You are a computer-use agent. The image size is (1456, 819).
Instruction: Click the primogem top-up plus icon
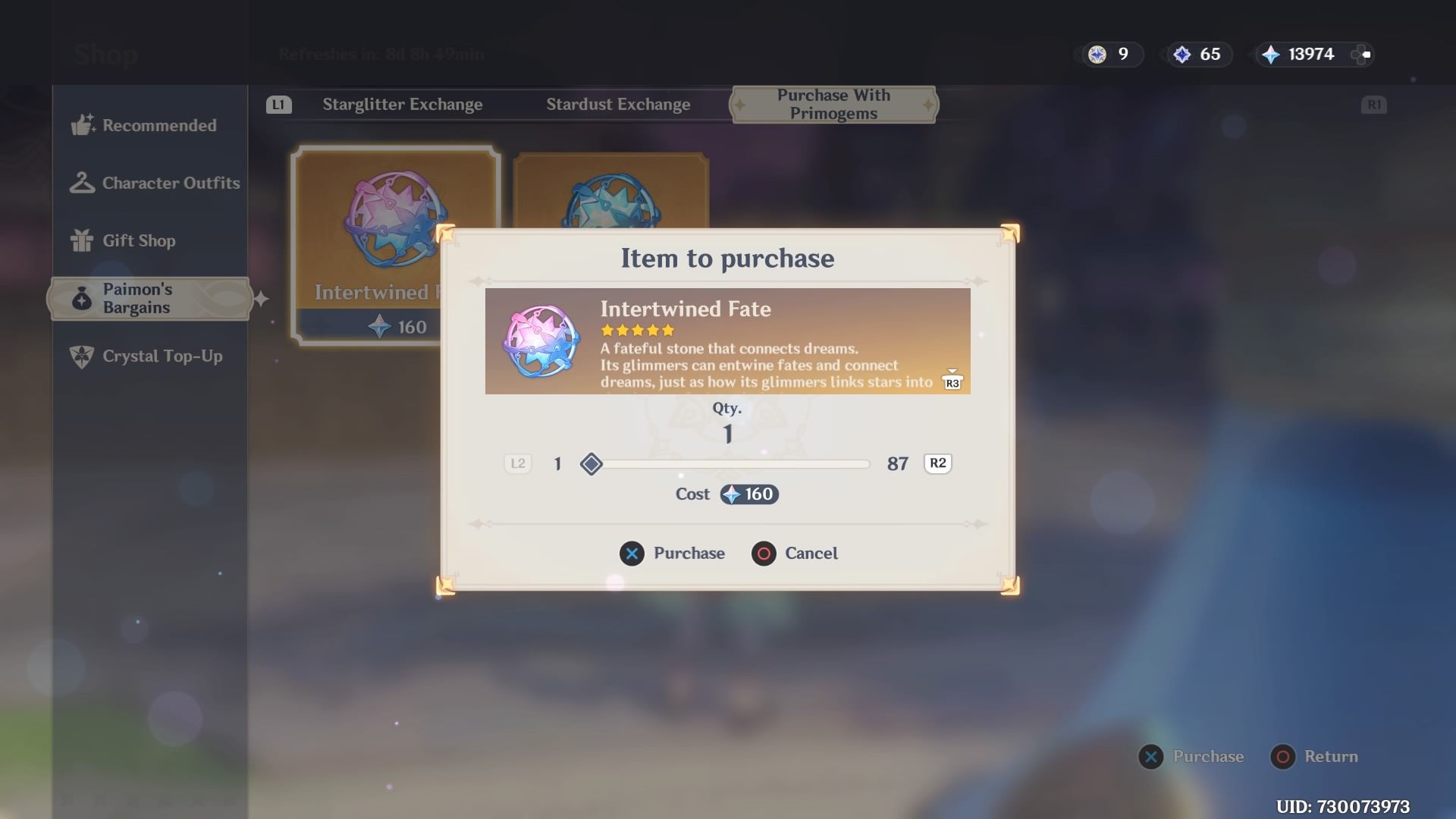(x=1363, y=55)
